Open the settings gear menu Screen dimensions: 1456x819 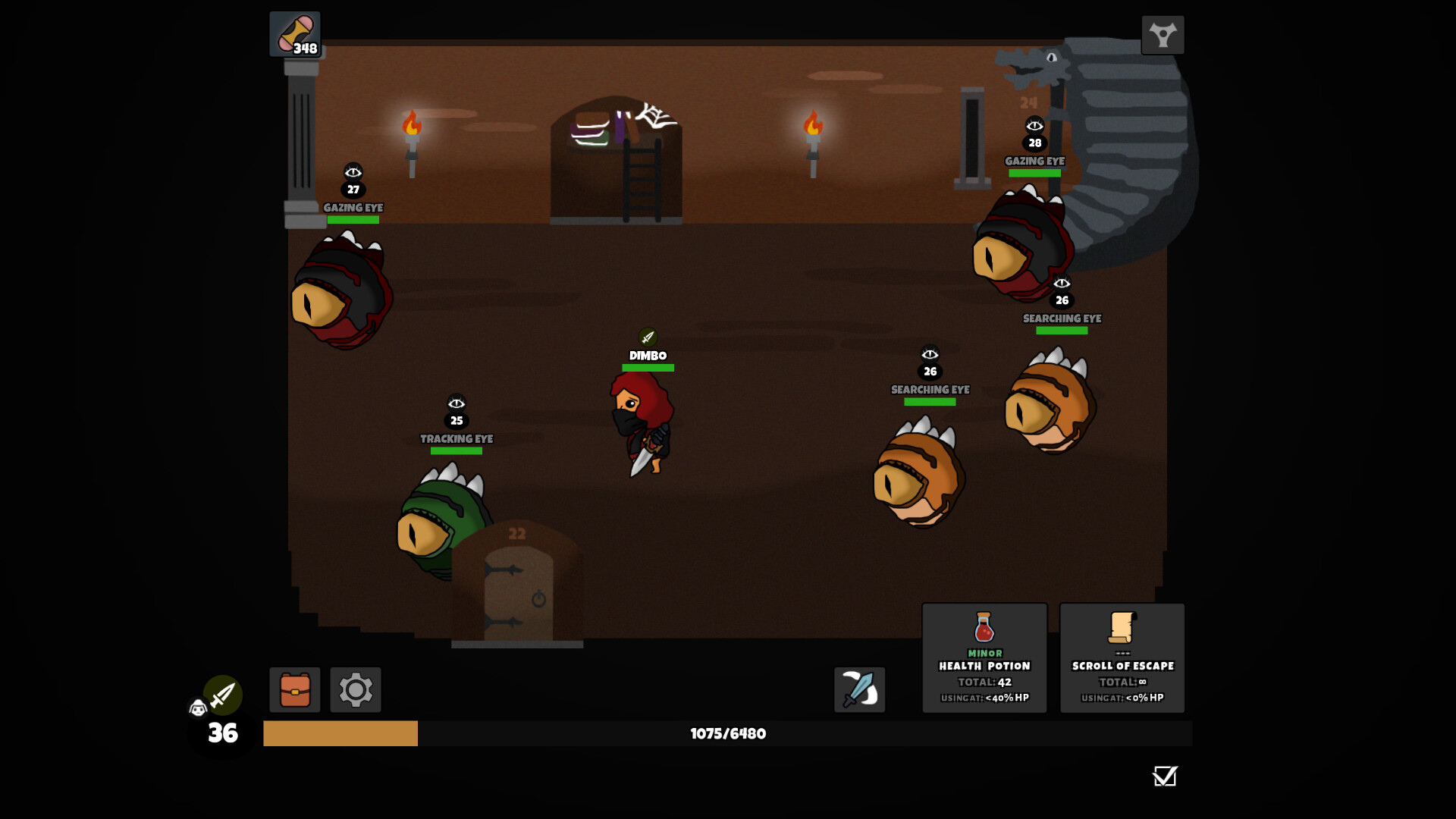(355, 690)
